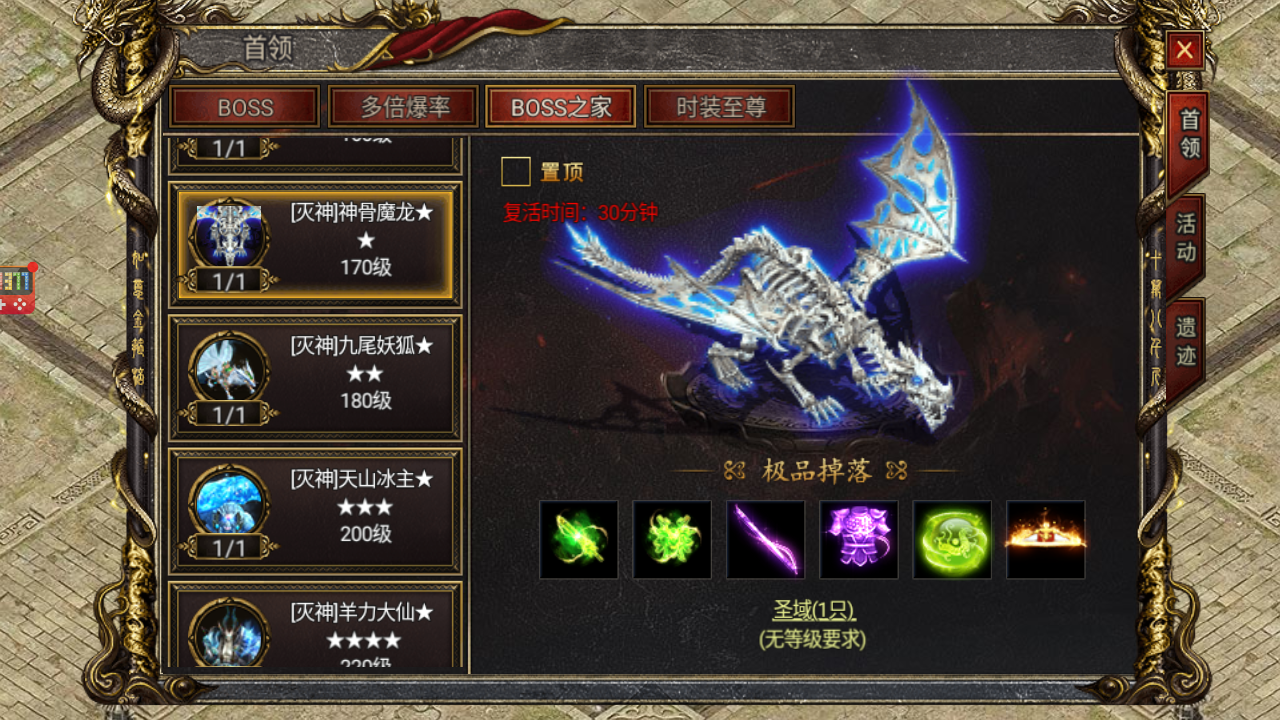Screen dimensions: 1280x720
Task: Click the fiery altar drop item
Action: point(1045,541)
